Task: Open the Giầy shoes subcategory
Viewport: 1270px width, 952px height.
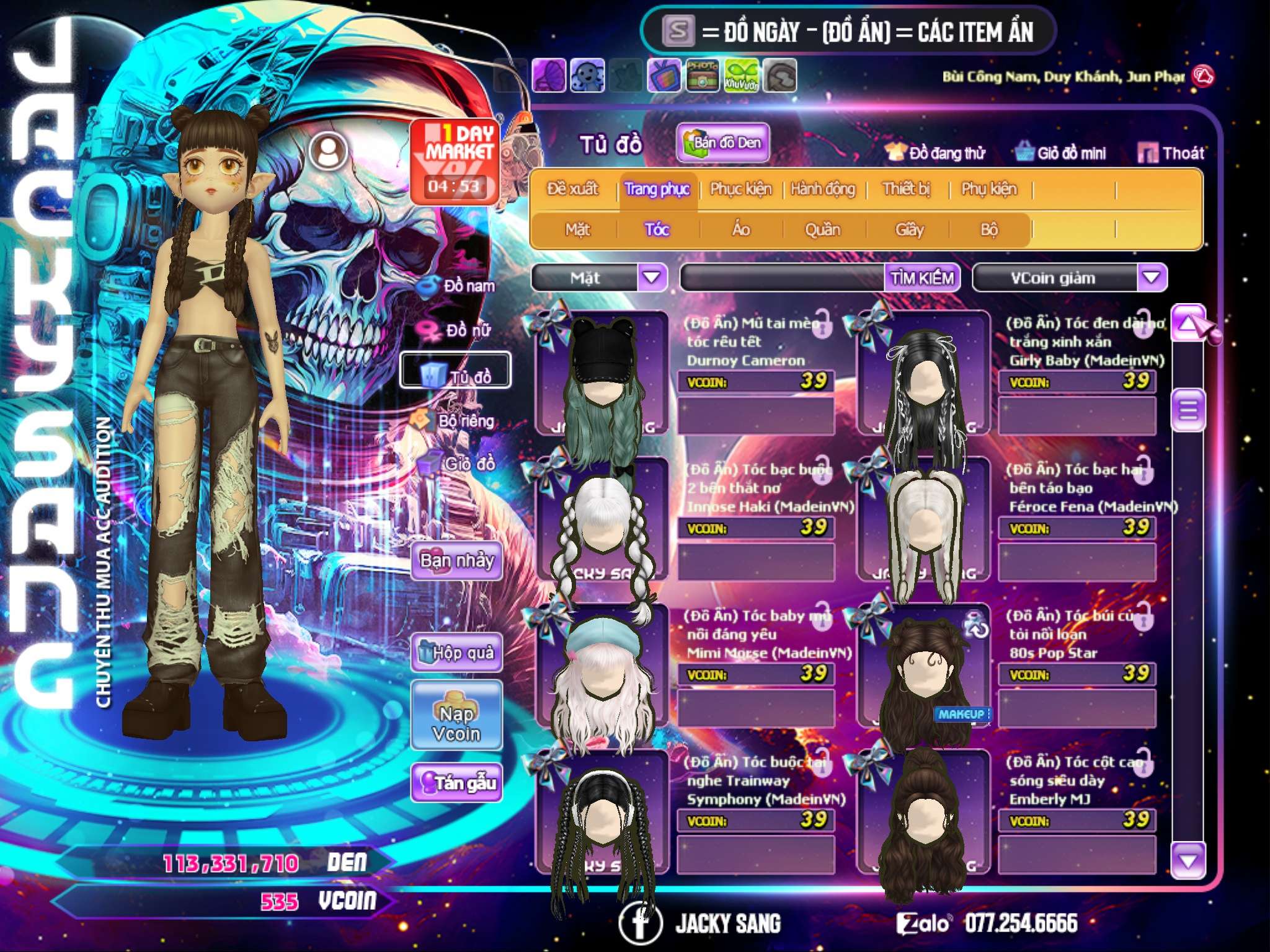Action: point(910,230)
